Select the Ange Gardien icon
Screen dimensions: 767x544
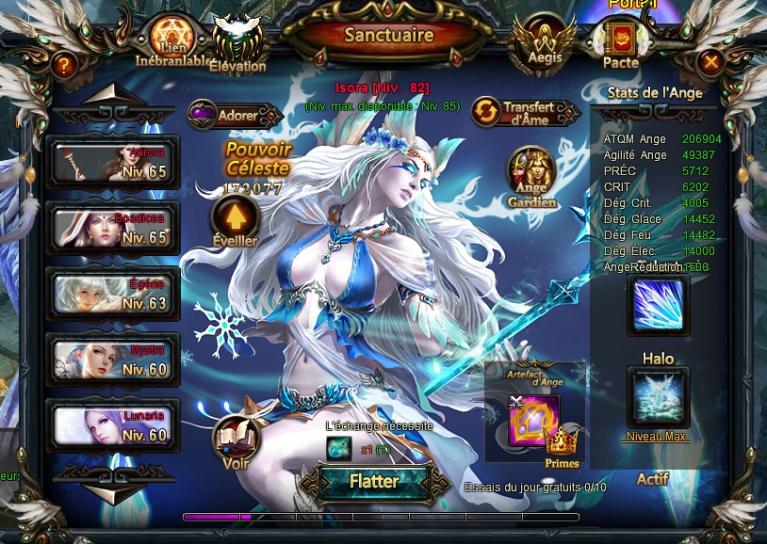[x=532, y=173]
